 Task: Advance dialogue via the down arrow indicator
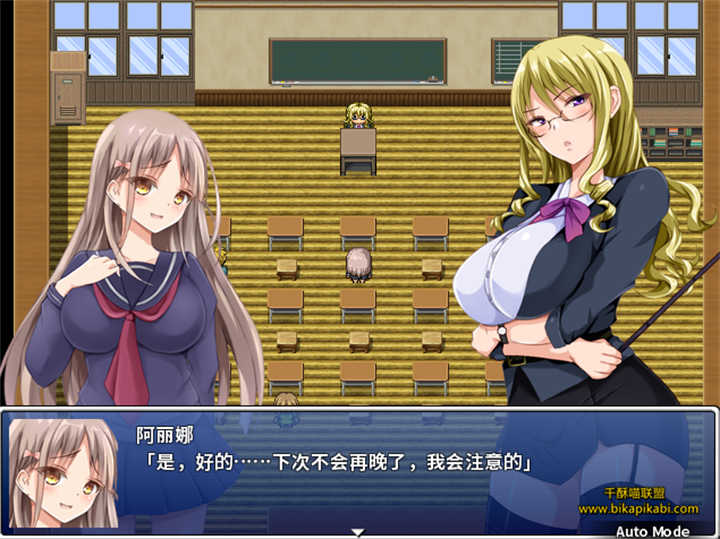click(358, 532)
